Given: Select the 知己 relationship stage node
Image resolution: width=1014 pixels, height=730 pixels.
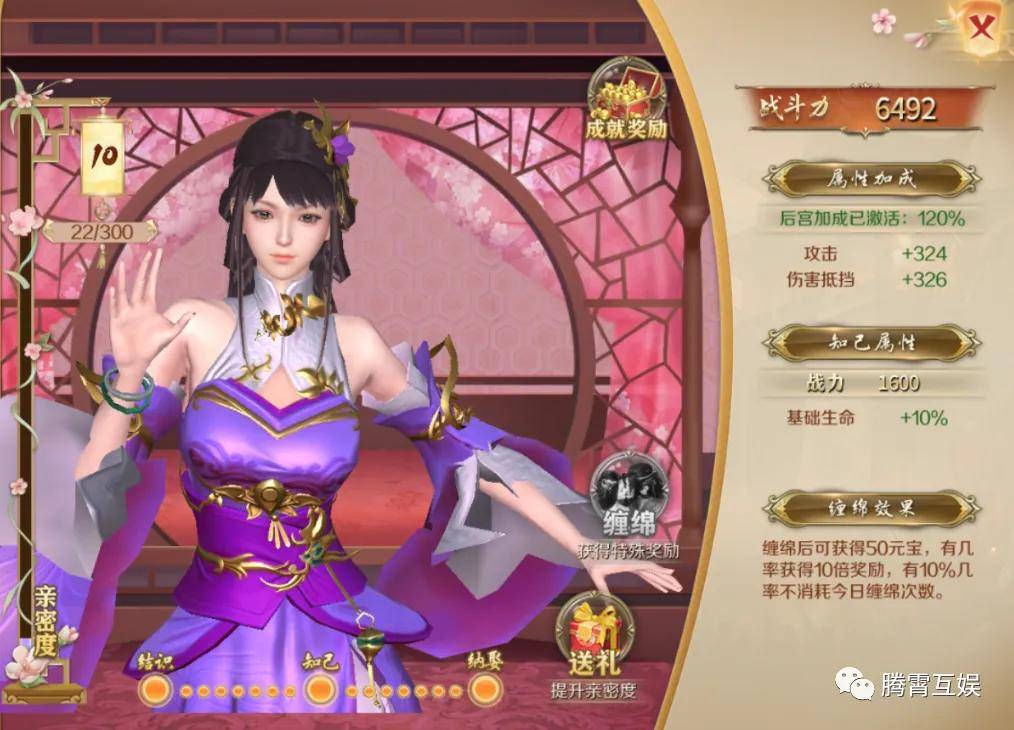Looking at the screenshot, I should point(320,688).
